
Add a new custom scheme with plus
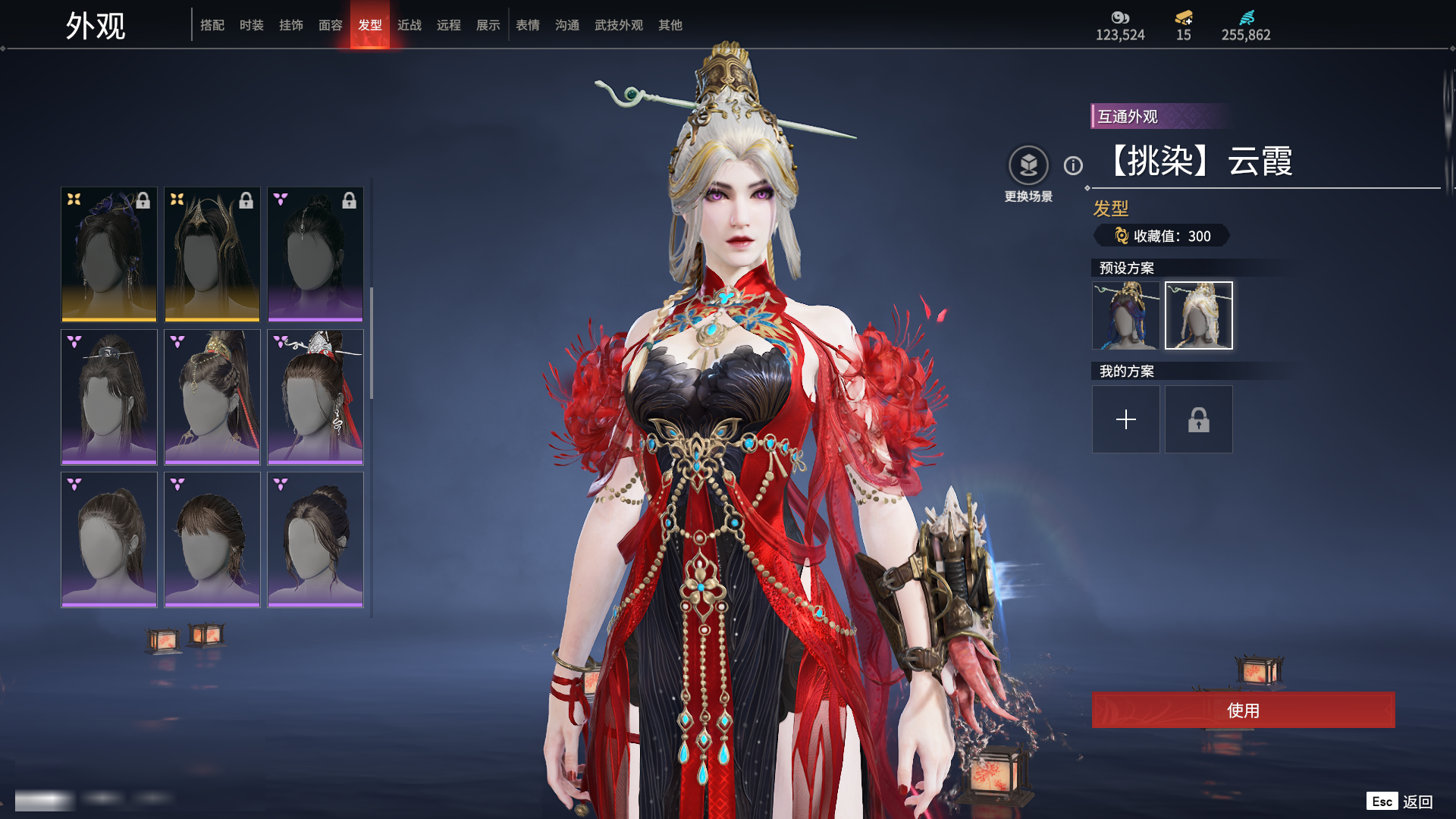pyautogui.click(x=1125, y=419)
